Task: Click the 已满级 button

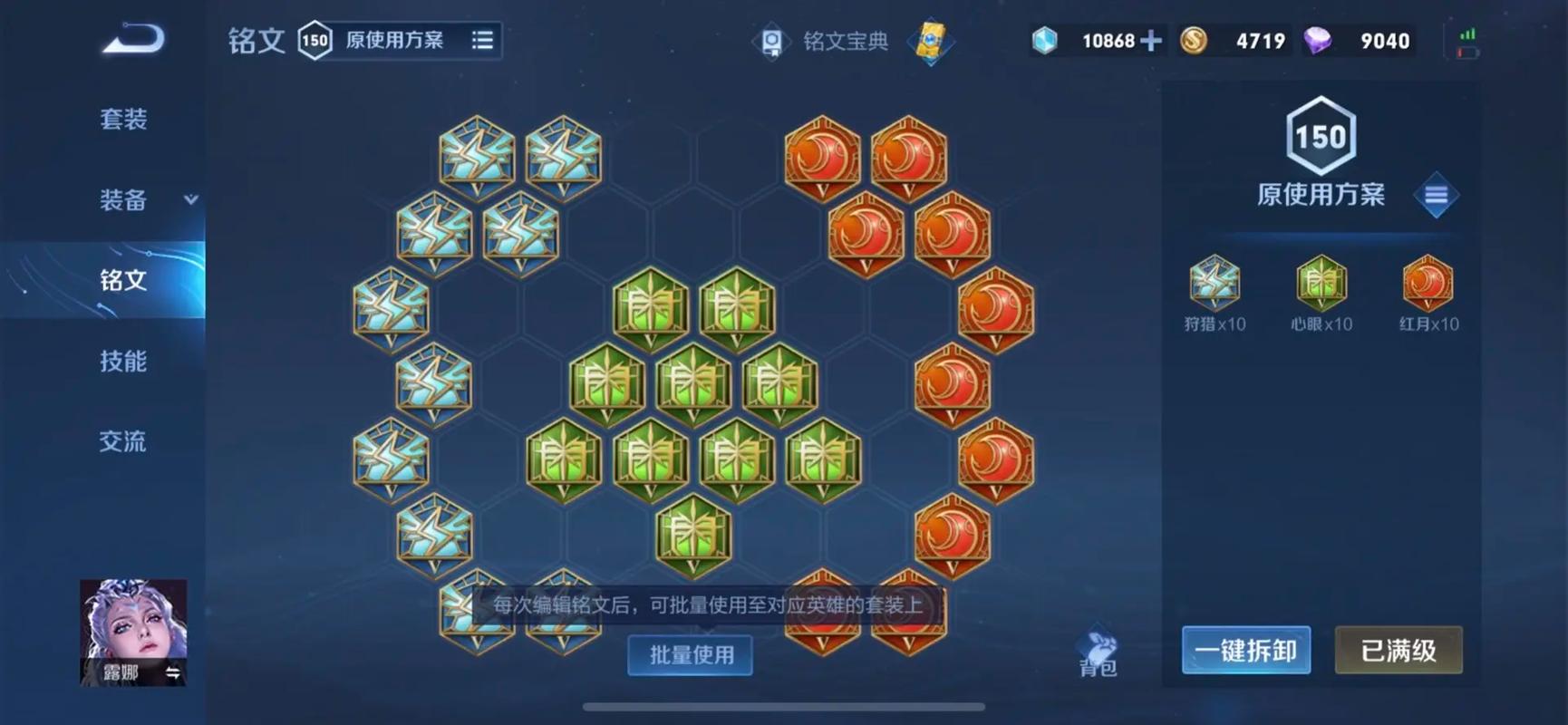Action: point(1399,650)
